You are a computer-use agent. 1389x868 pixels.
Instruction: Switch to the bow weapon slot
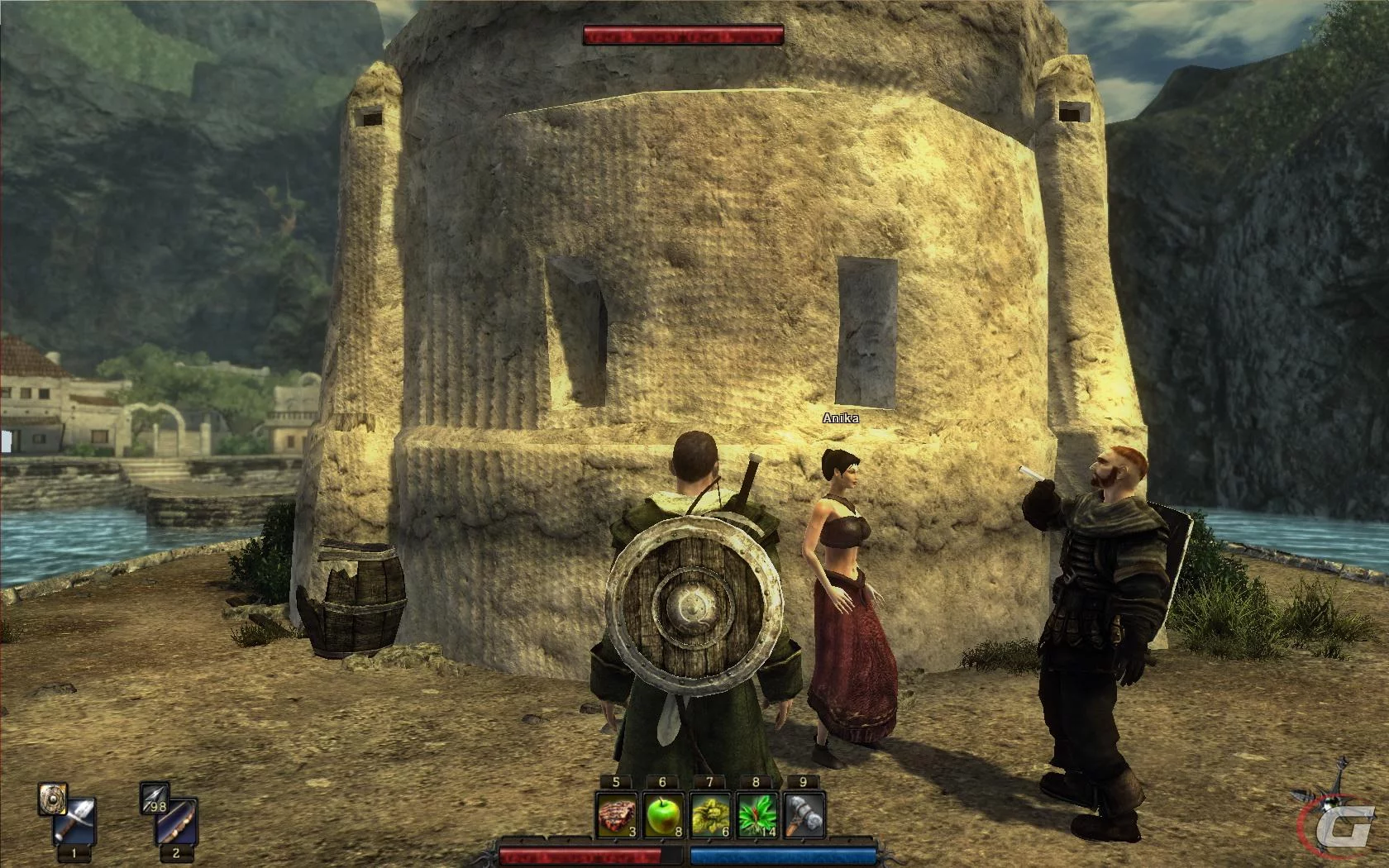(x=178, y=822)
